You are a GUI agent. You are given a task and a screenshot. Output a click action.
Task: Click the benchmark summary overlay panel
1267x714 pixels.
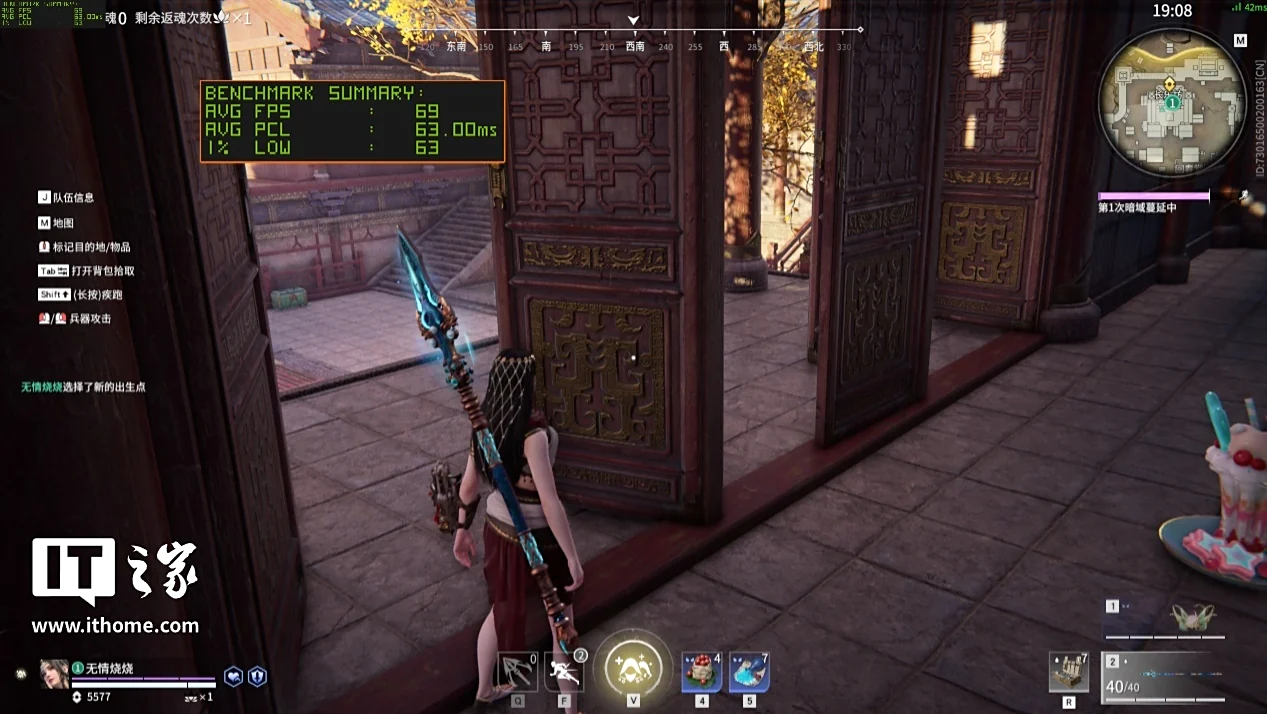[x=352, y=121]
